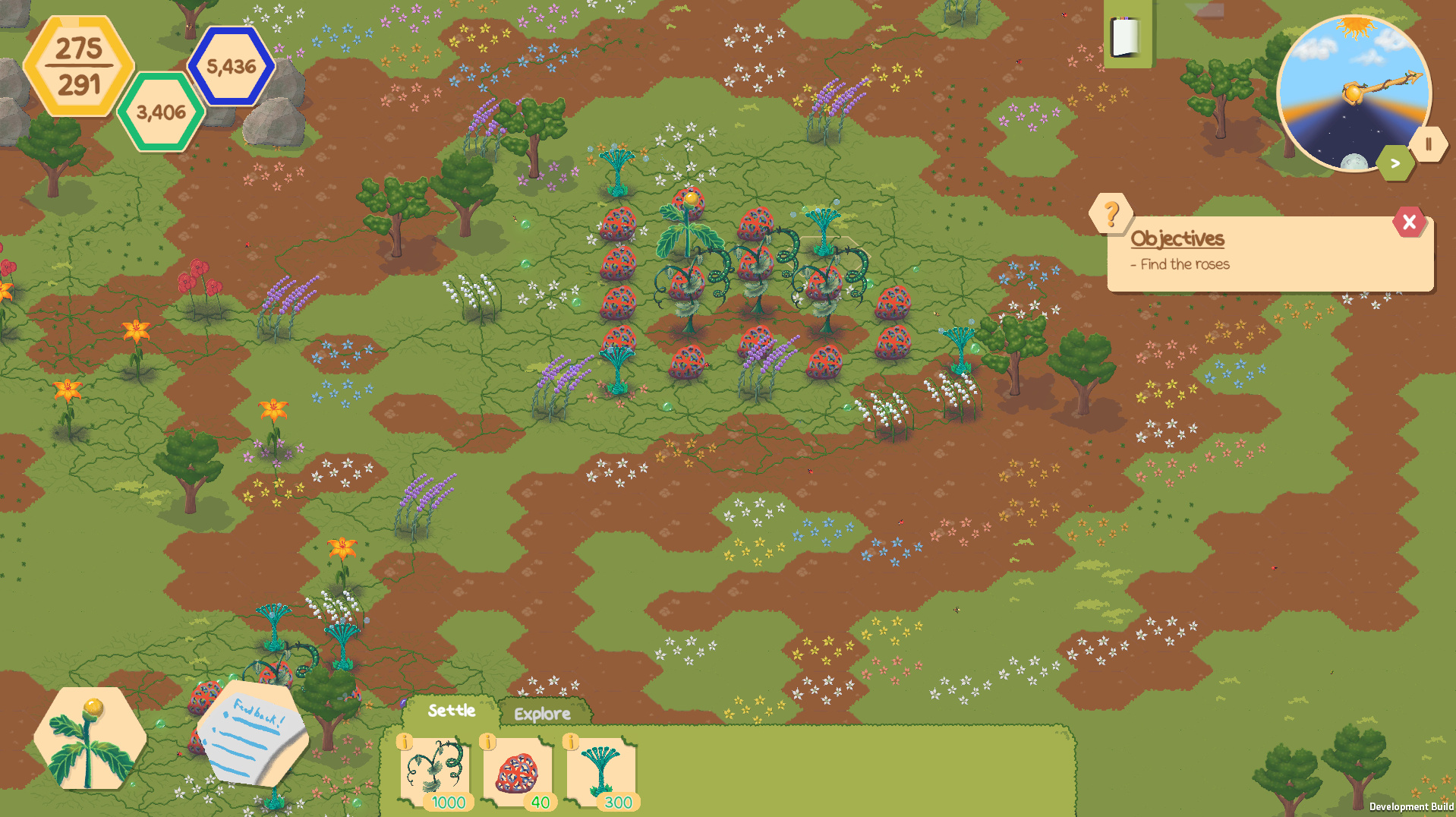This screenshot has width=1456, height=817.
Task: Advance time with the green arrow button
Action: (x=1395, y=163)
